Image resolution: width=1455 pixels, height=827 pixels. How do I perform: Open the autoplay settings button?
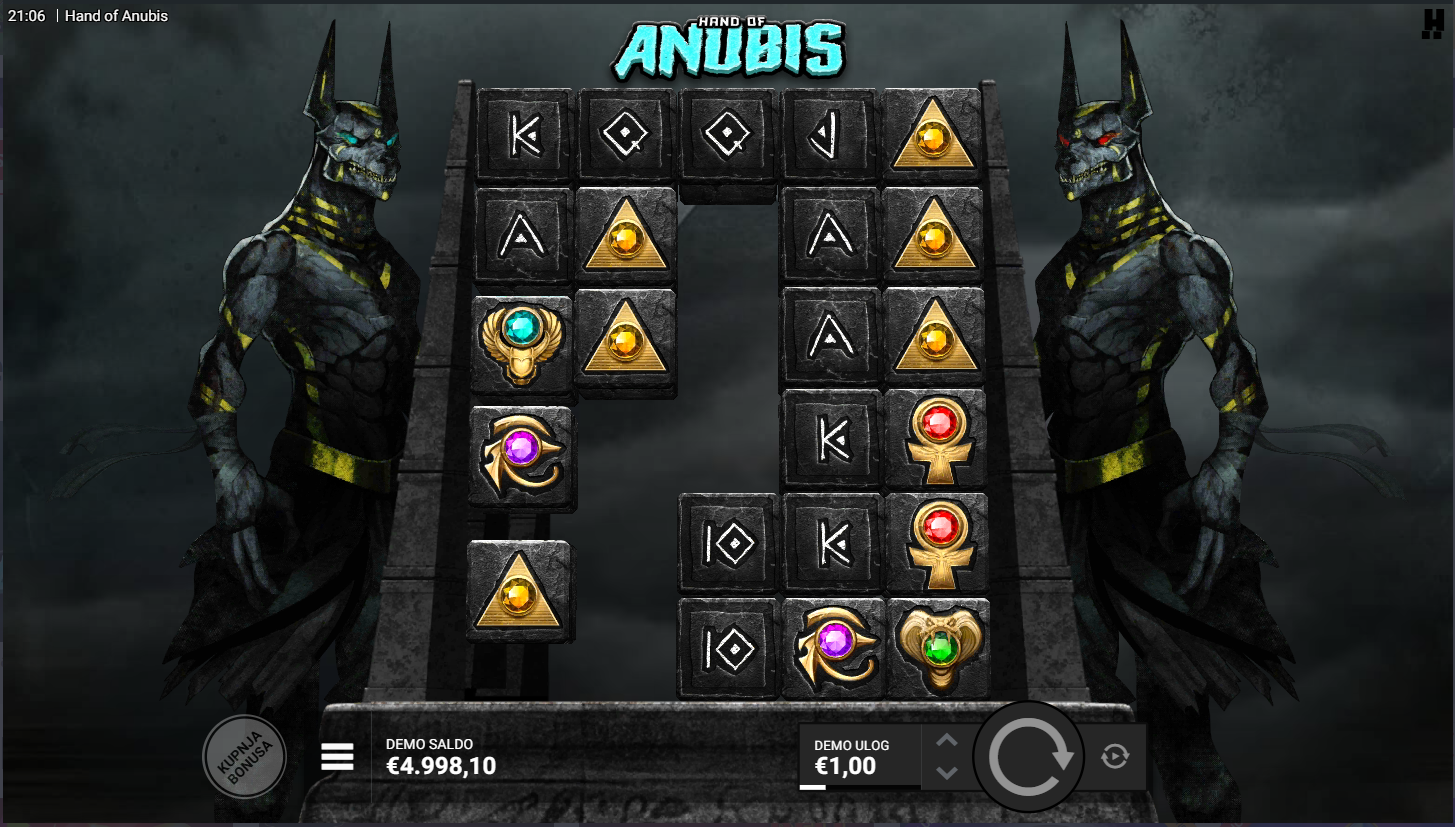[x=1115, y=757]
